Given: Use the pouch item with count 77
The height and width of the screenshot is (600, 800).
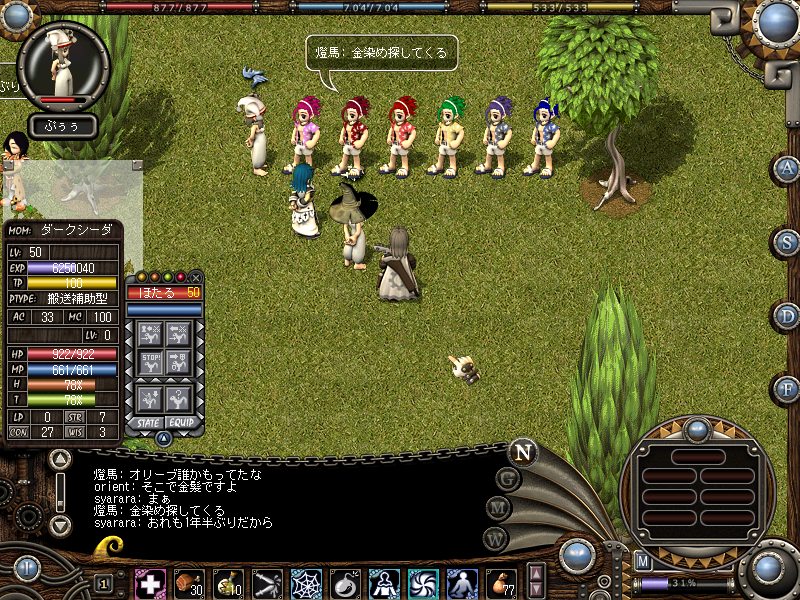Looking at the screenshot, I should (x=501, y=583).
